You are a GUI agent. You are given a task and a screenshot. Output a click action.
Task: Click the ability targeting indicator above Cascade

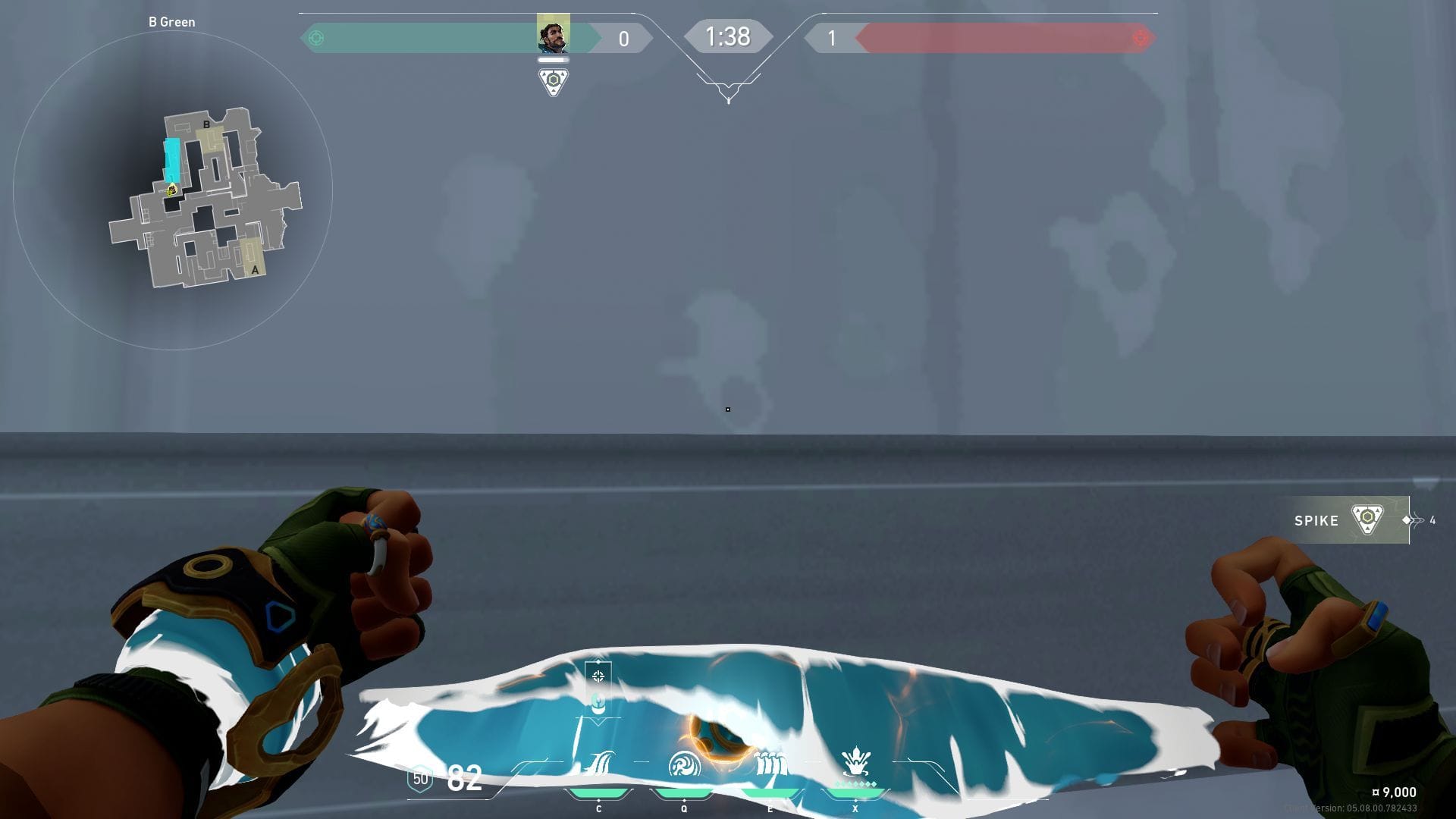(x=598, y=676)
